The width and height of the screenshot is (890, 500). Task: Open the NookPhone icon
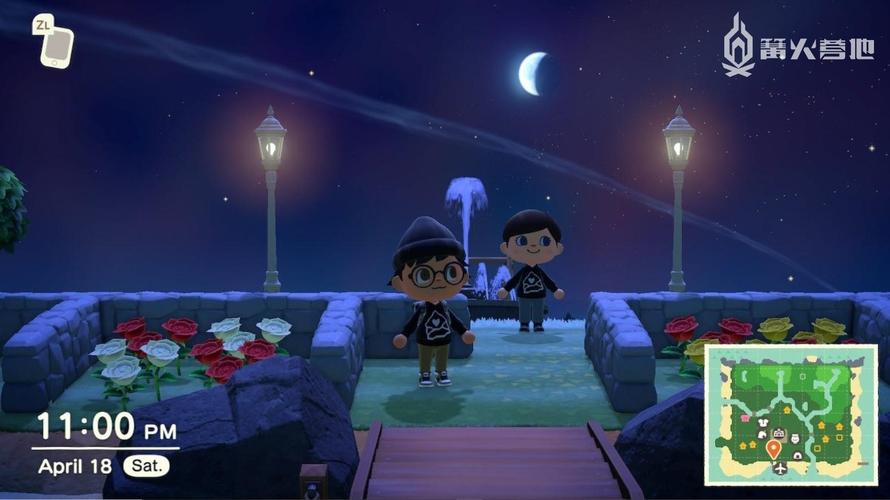click(56, 45)
